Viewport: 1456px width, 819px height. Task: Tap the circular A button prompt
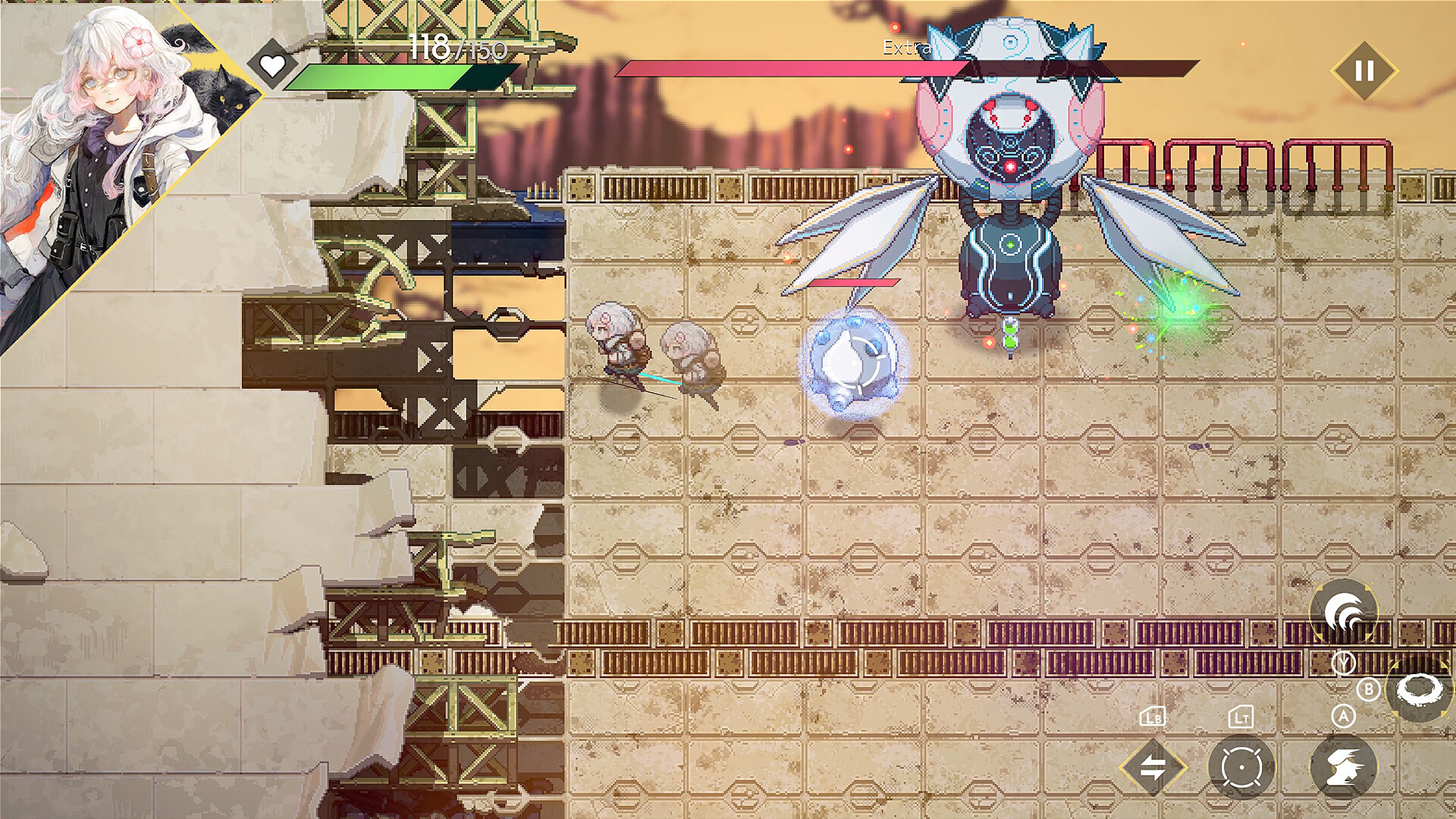pos(1343,716)
